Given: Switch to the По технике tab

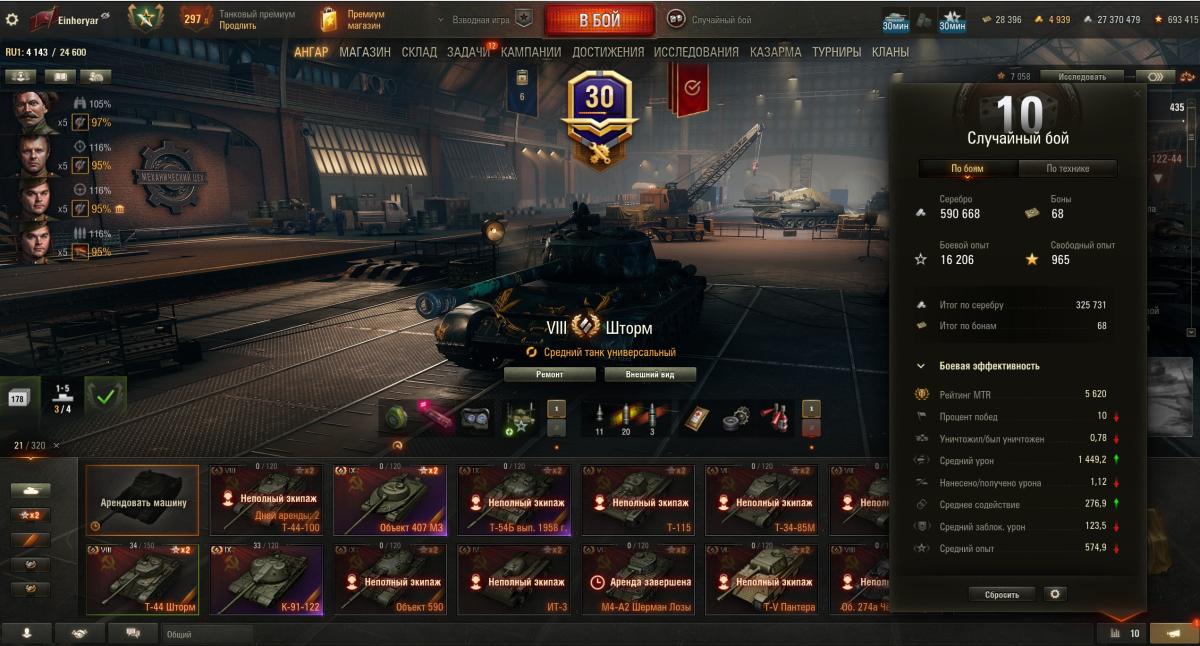Looking at the screenshot, I should pos(1067,169).
